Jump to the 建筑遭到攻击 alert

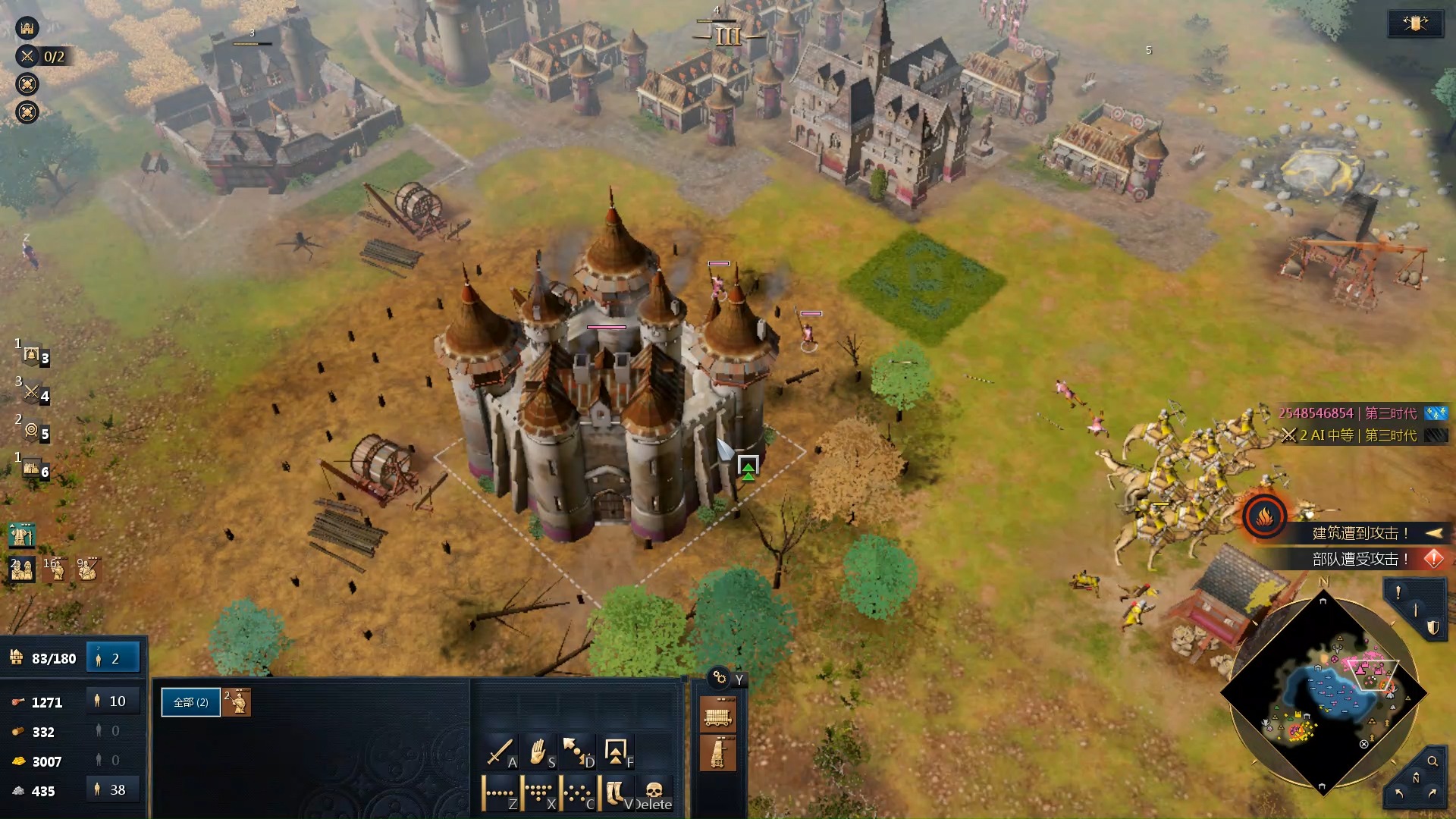[1361, 533]
